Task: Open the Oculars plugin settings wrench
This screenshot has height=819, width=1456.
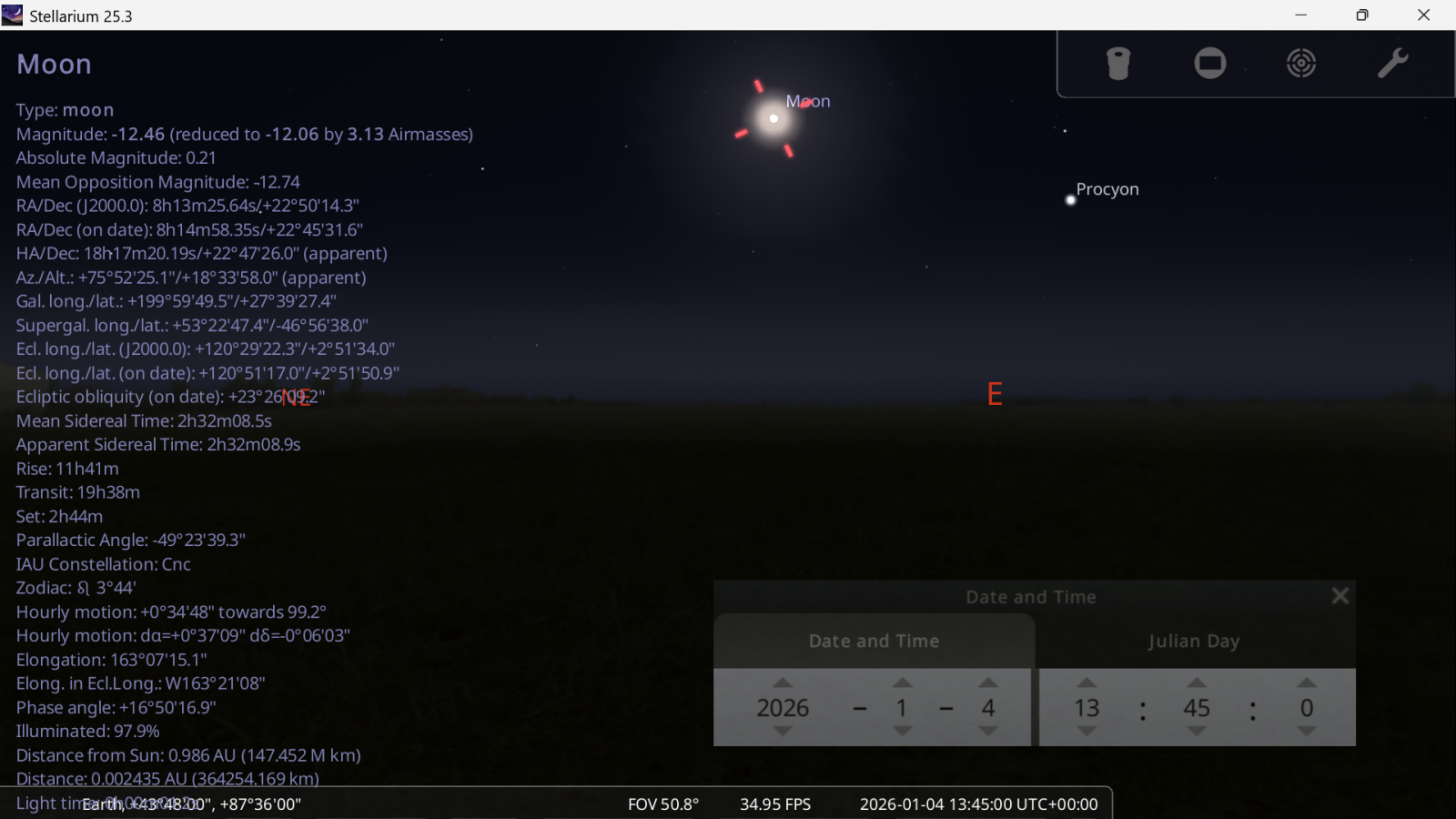Action: (x=1392, y=63)
